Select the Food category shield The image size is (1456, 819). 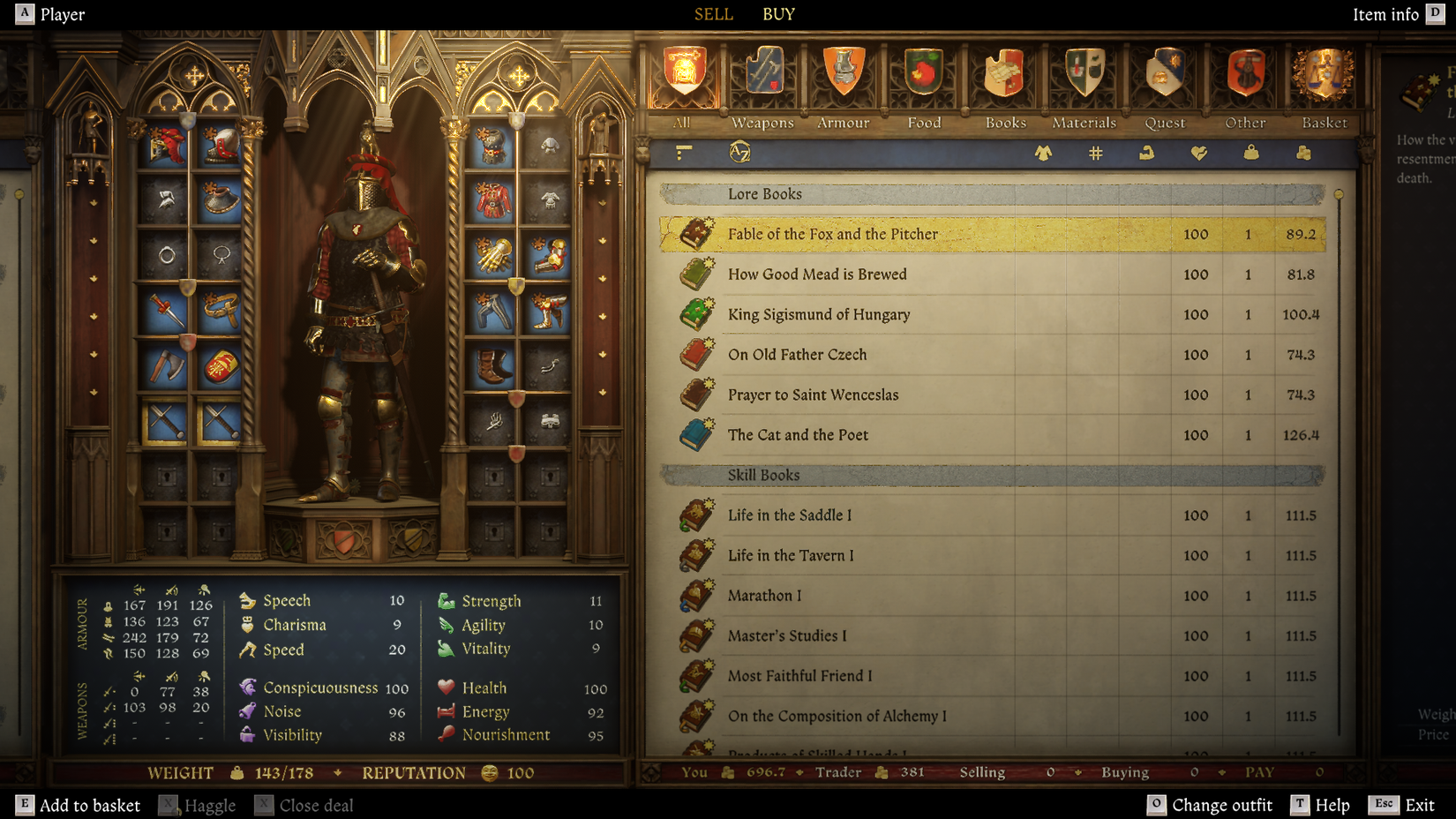[922, 75]
